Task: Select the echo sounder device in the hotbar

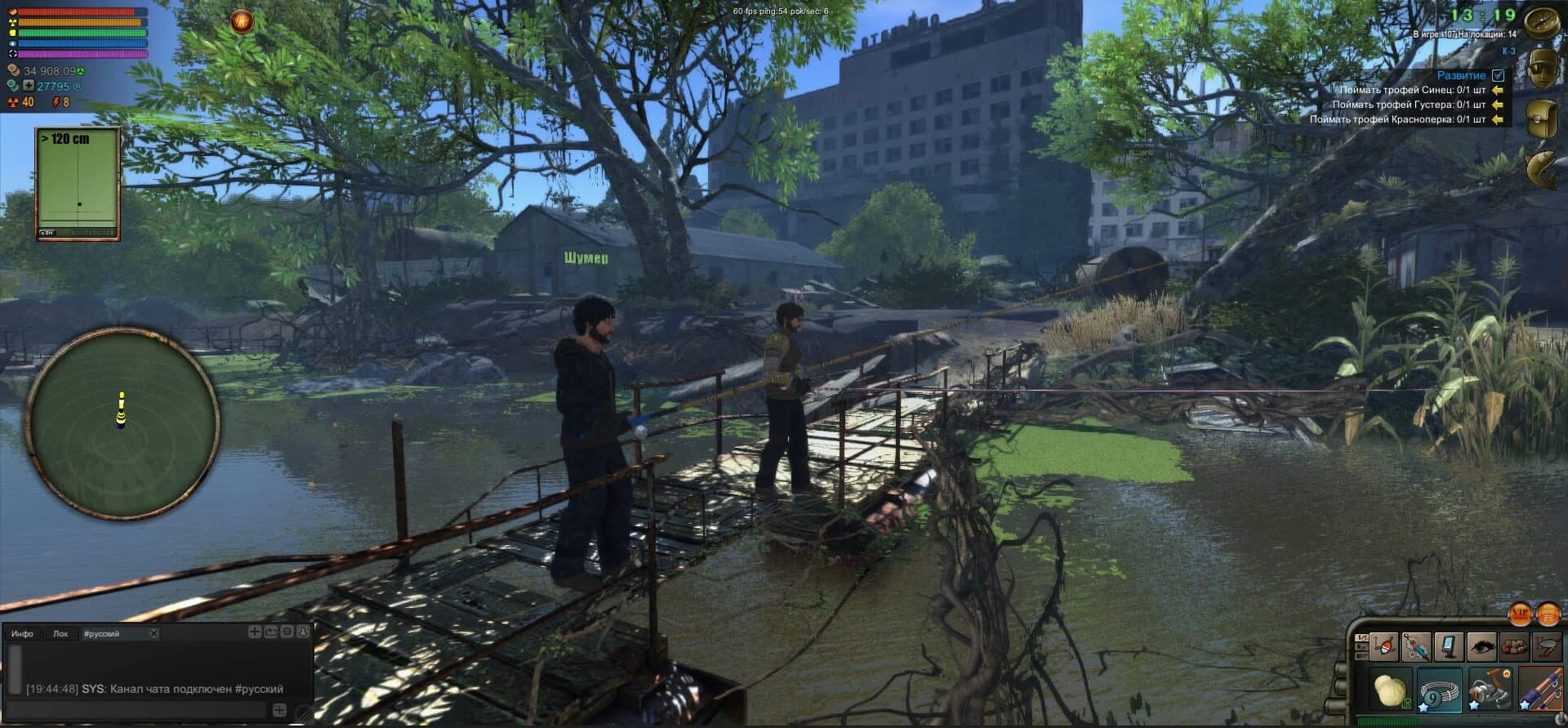Action: point(1450,646)
